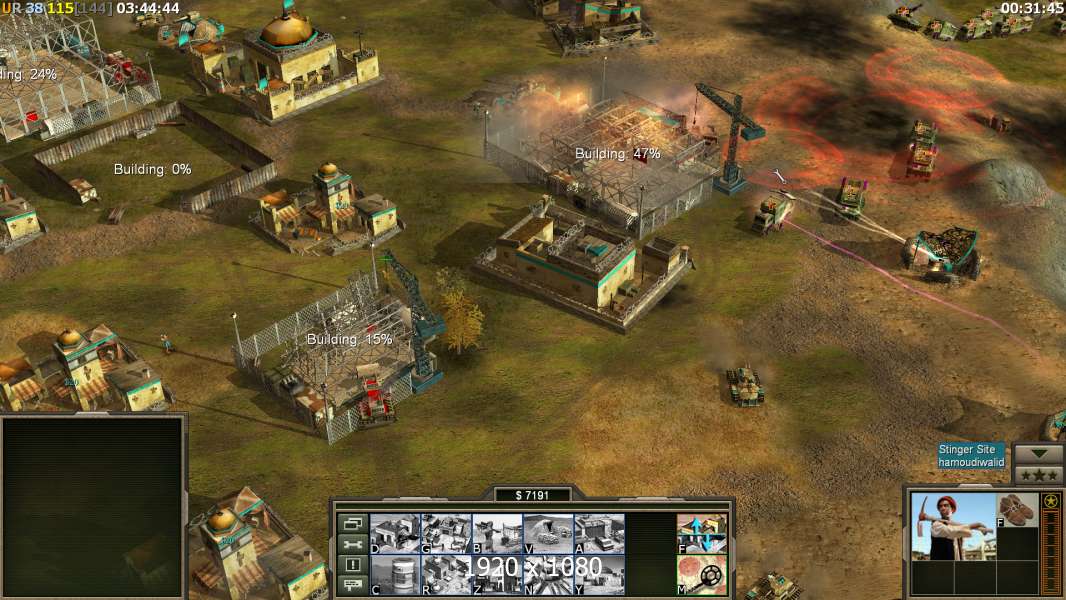Purchase the worker shoes upgrade
Viewport: 1066px width, 600px height.
pos(1018,510)
